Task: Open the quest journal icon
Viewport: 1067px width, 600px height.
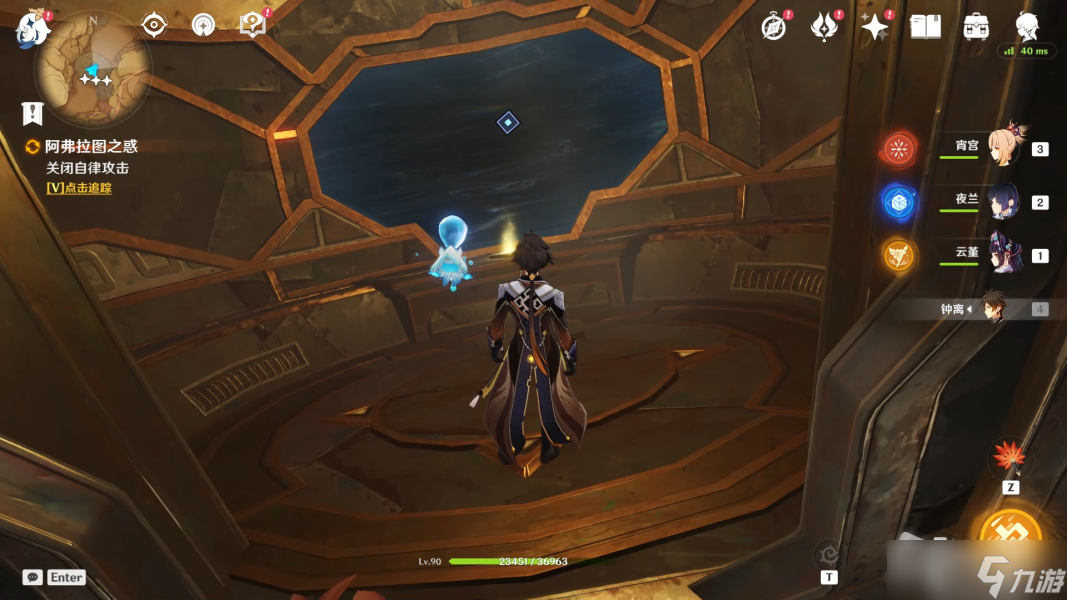Action: click(x=34, y=113)
